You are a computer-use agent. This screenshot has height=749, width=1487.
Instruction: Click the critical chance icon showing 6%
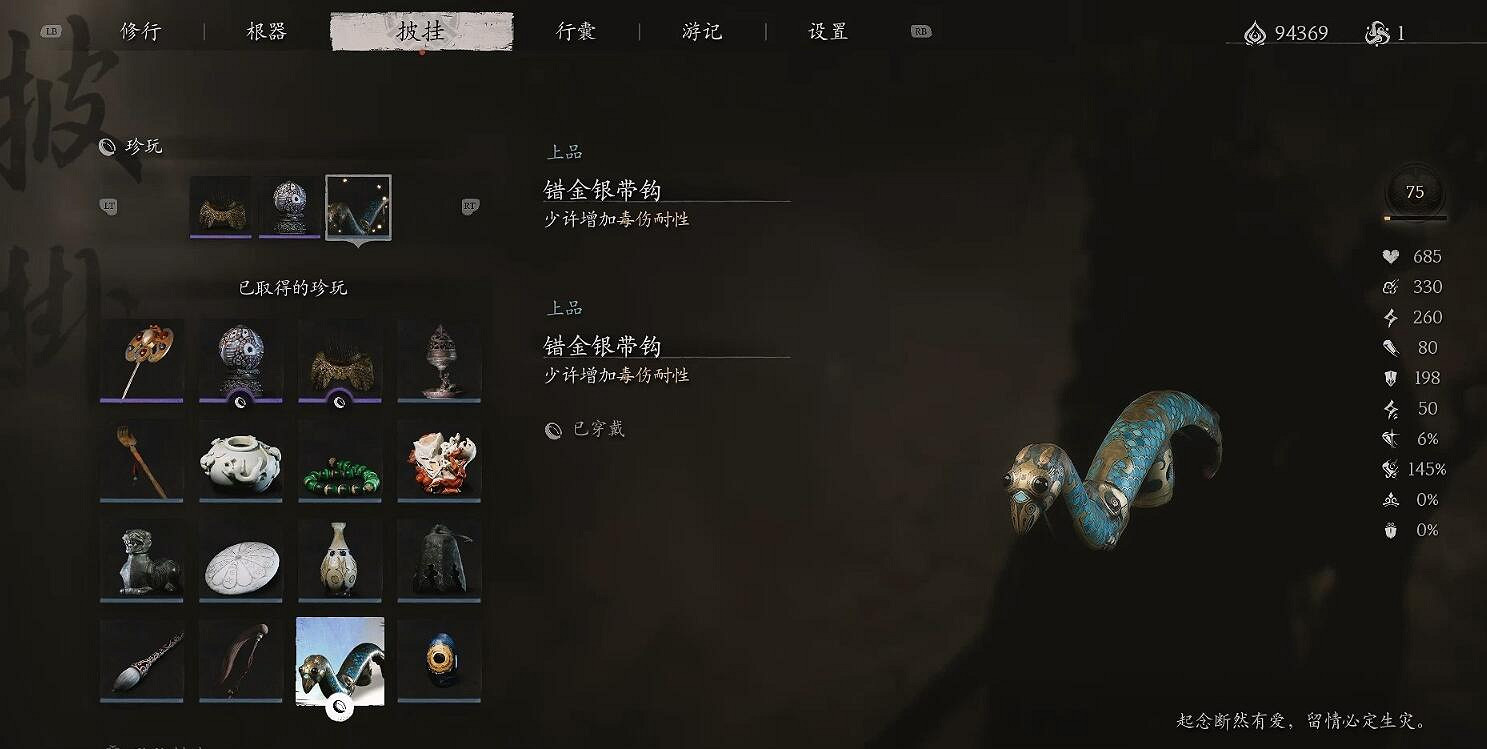point(1388,439)
